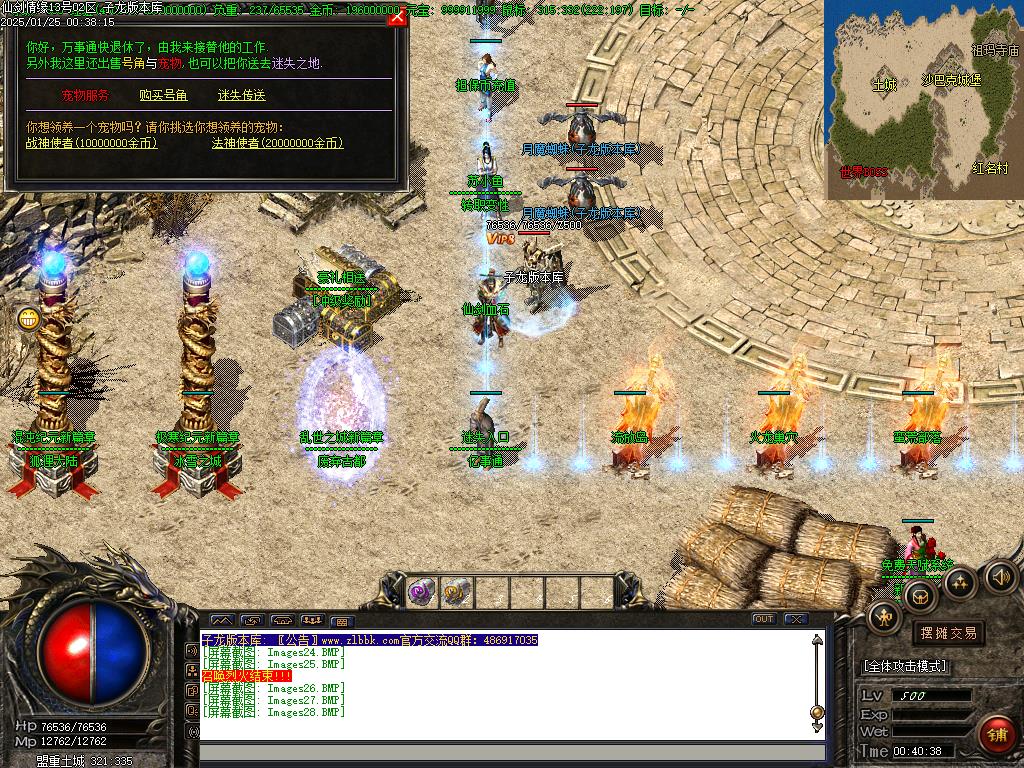Image resolution: width=1024 pixels, height=768 pixels.
Task: Use the golden scroll in the hotbar
Action: [x=457, y=591]
